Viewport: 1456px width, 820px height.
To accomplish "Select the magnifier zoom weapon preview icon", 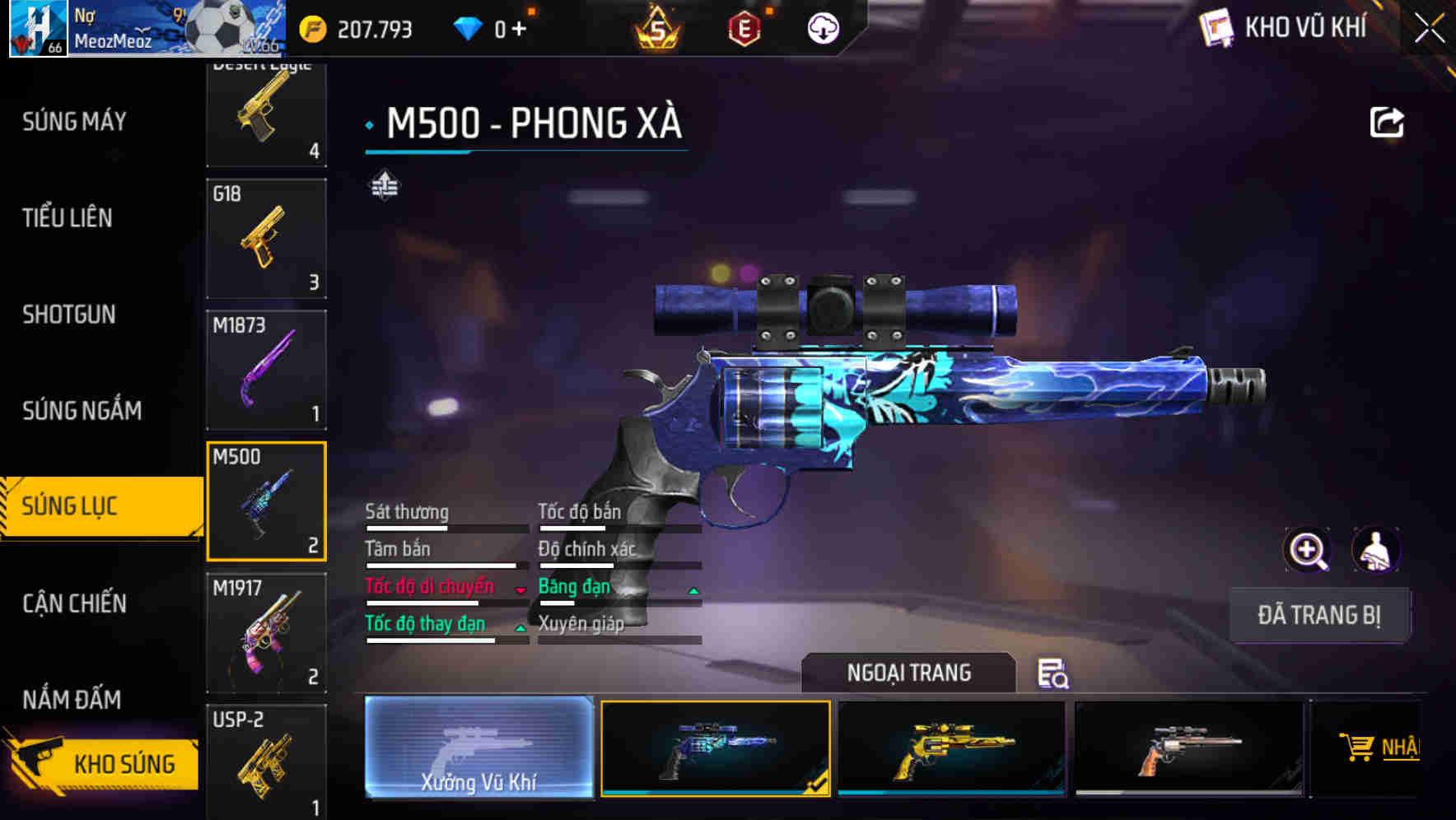I will pyautogui.click(x=1308, y=550).
